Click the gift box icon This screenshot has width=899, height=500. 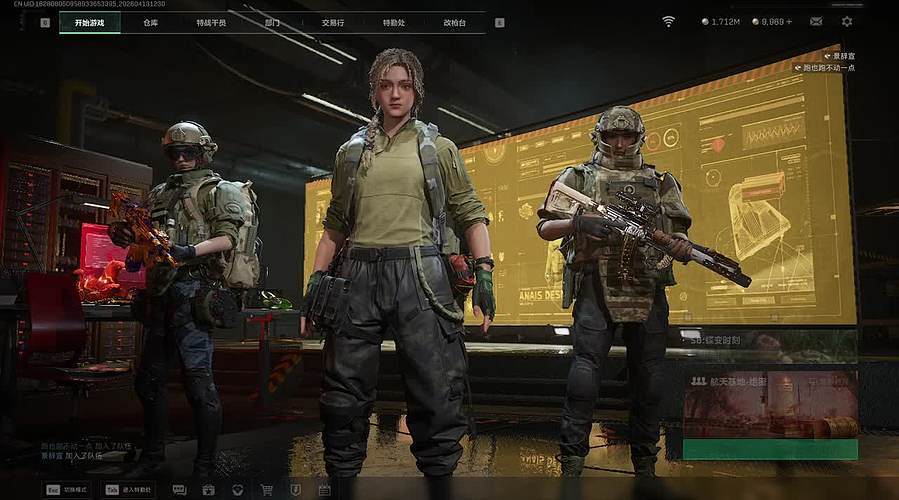click(208, 490)
